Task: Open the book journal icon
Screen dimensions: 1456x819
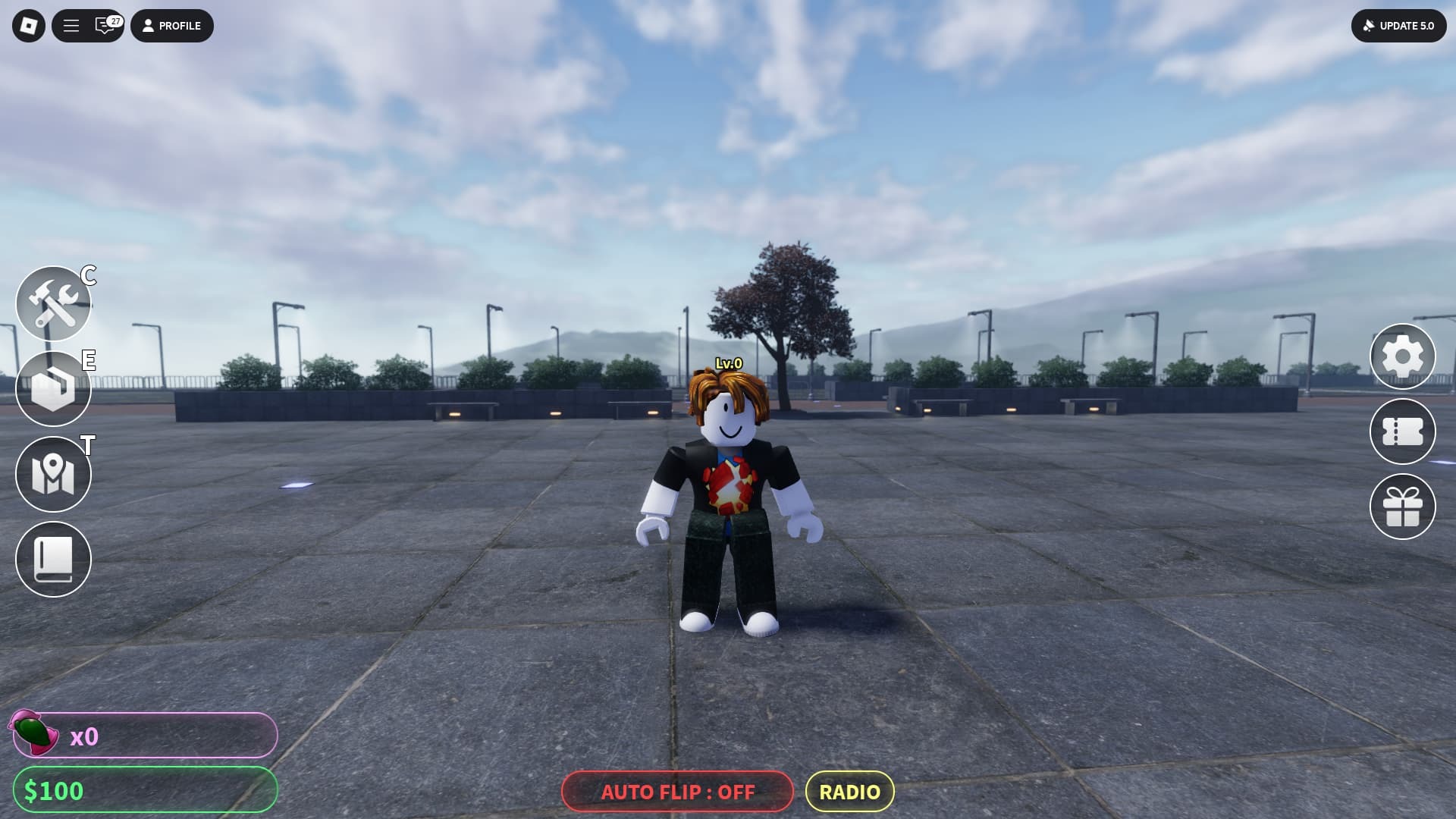Action: click(53, 560)
